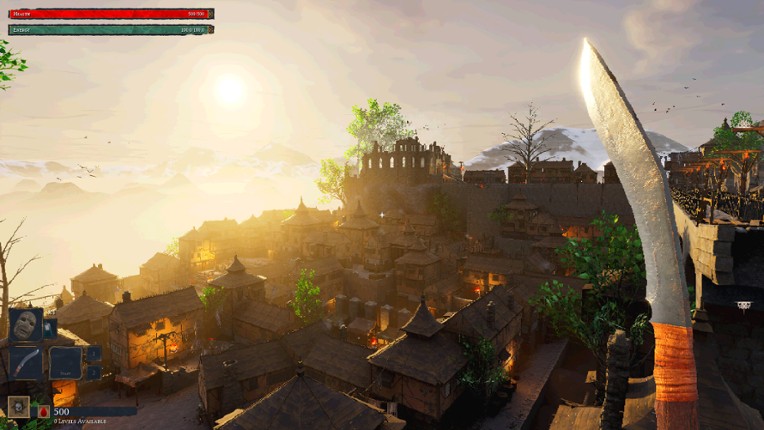The height and width of the screenshot is (430, 764).
Task: Click the skull emblem icon
Action: point(18,406)
